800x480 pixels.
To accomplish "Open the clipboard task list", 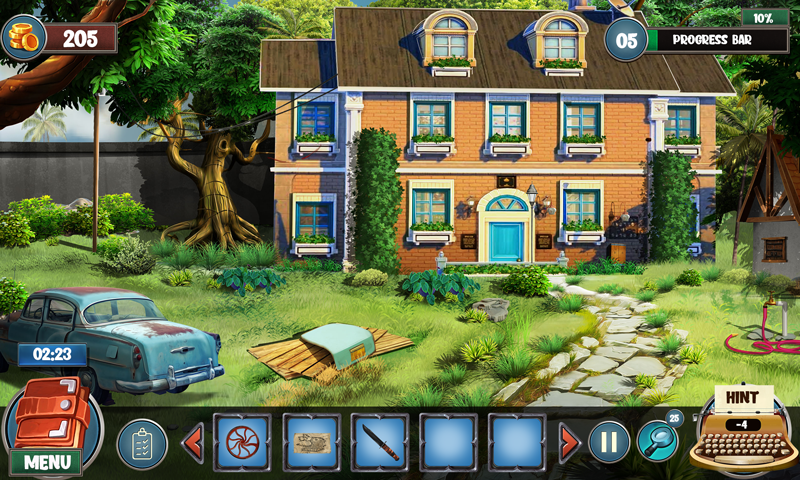I will 141,443.
